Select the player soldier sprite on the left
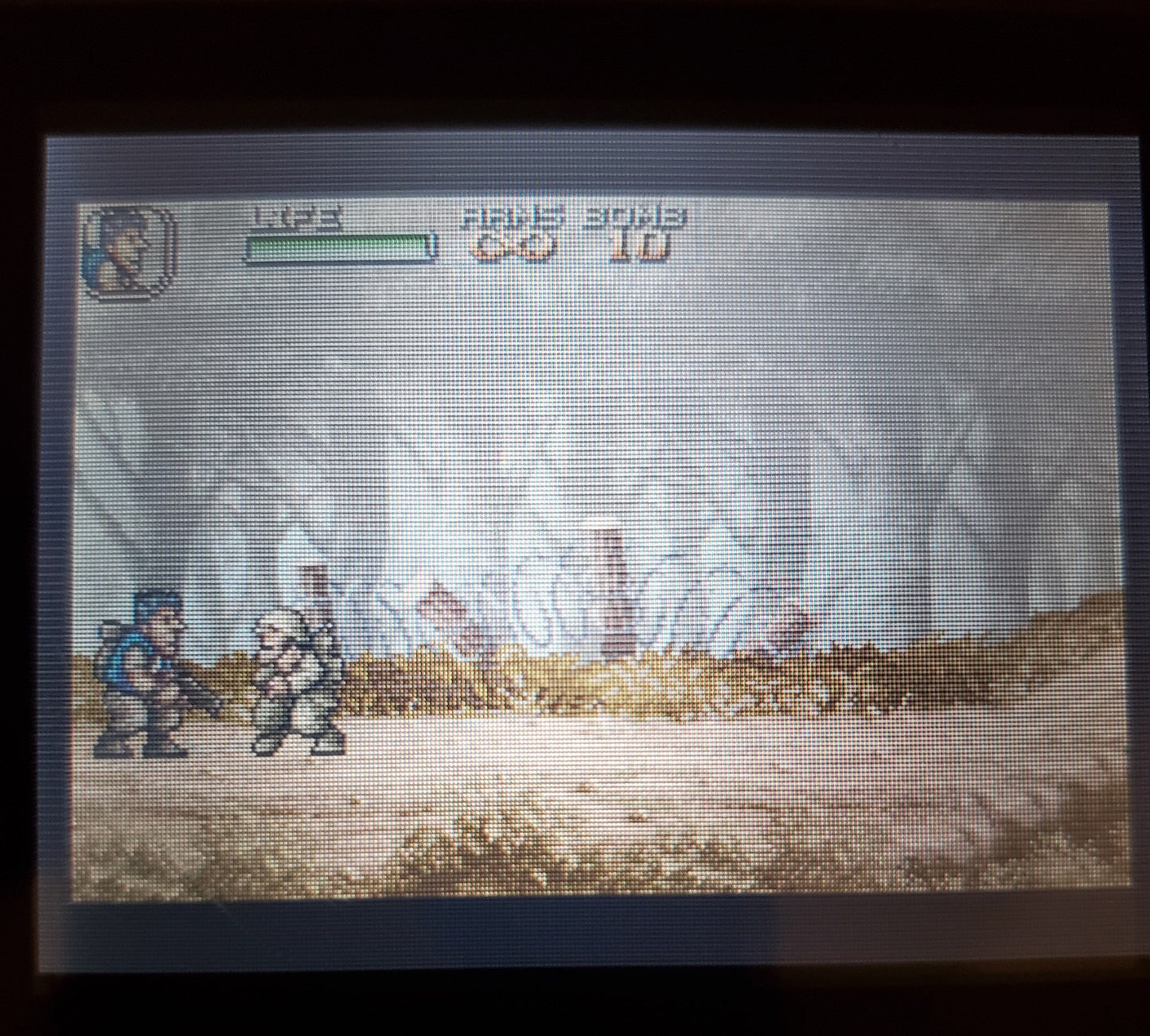 [147, 676]
